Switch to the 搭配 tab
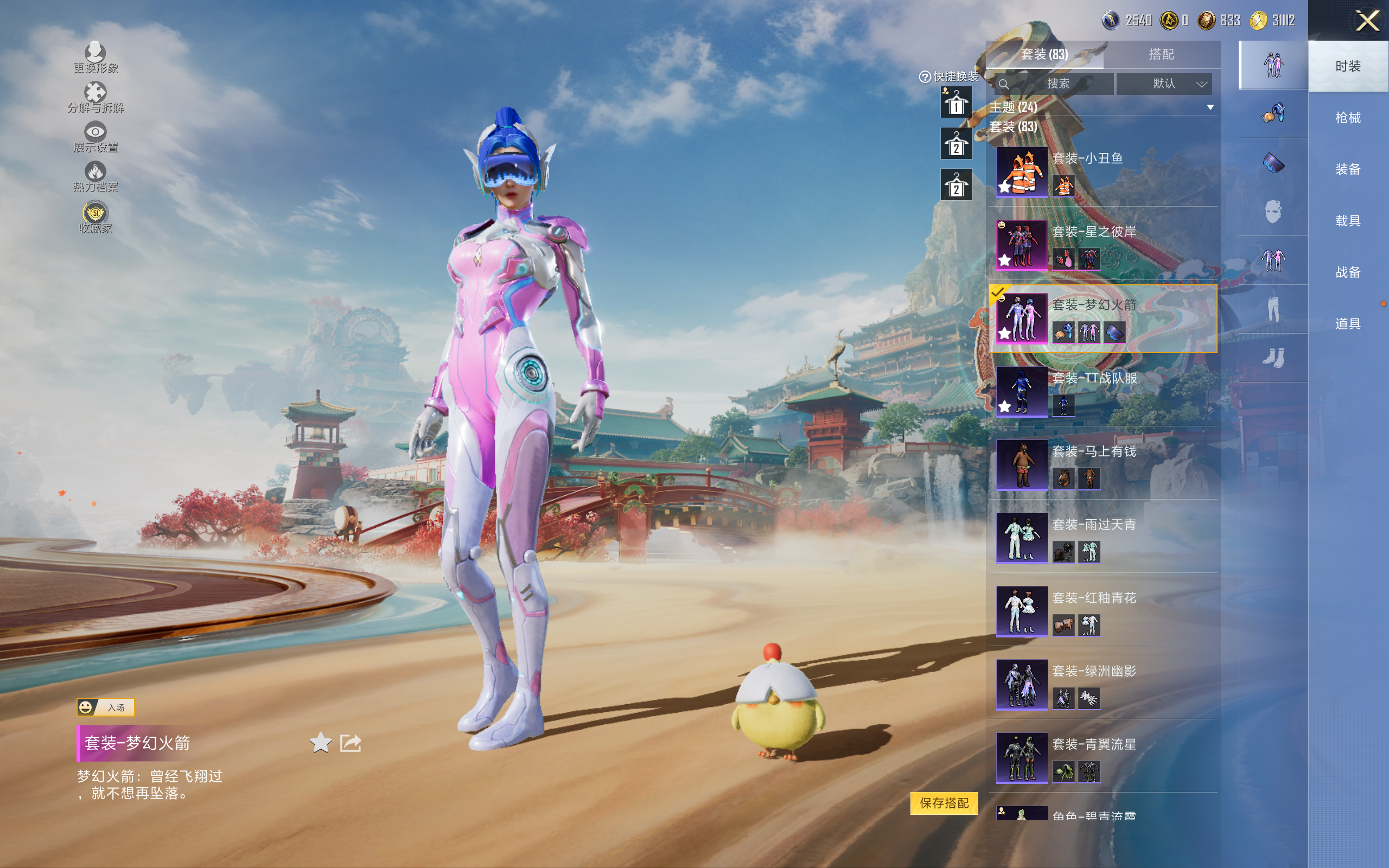 click(1161, 55)
